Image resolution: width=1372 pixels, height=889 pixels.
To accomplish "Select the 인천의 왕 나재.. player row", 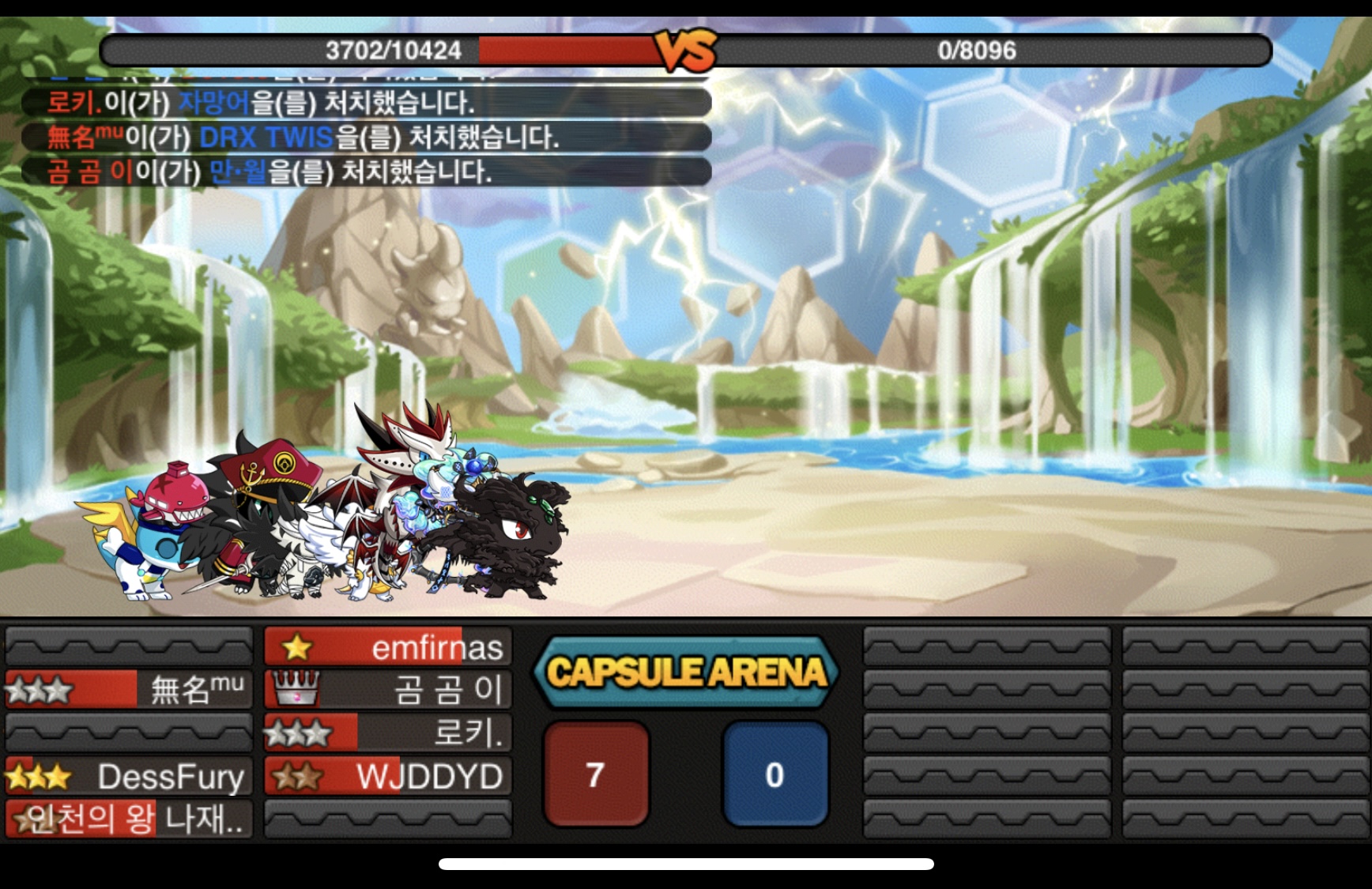I will pyautogui.click(x=129, y=819).
